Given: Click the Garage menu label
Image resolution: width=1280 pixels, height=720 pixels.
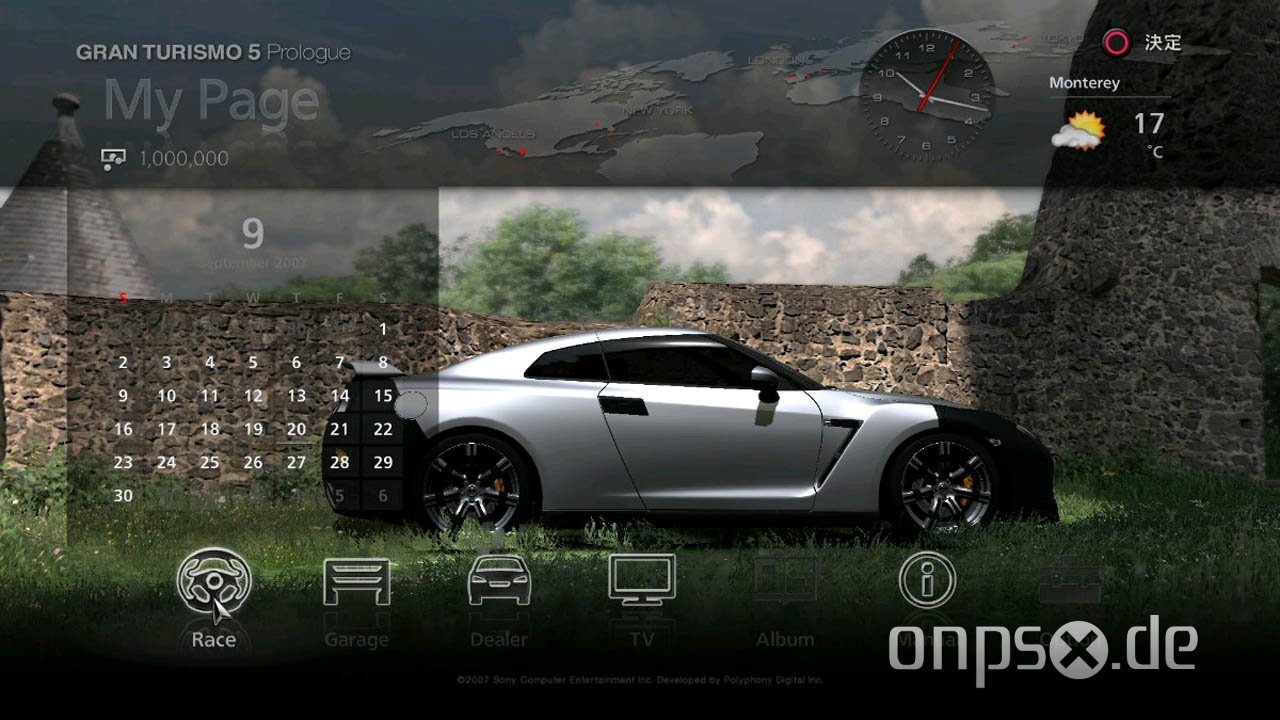Looking at the screenshot, I should point(357,639).
